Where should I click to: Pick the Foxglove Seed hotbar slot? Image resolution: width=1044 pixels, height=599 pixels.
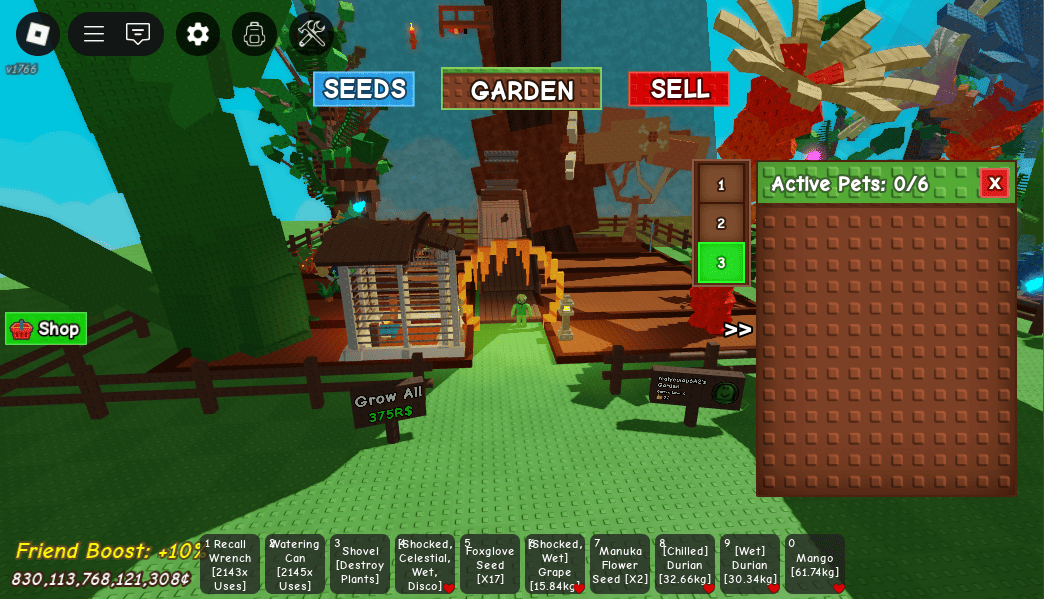490,564
